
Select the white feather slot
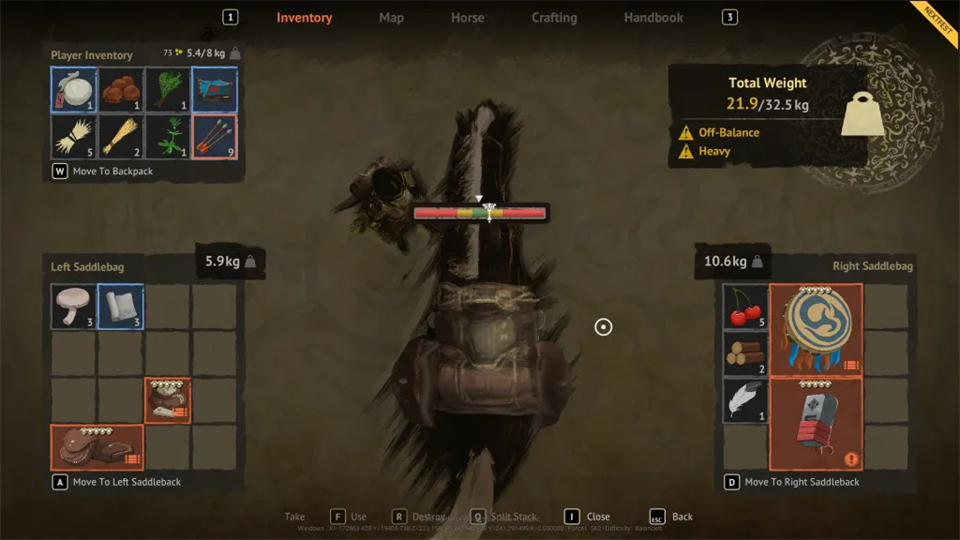(x=746, y=400)
